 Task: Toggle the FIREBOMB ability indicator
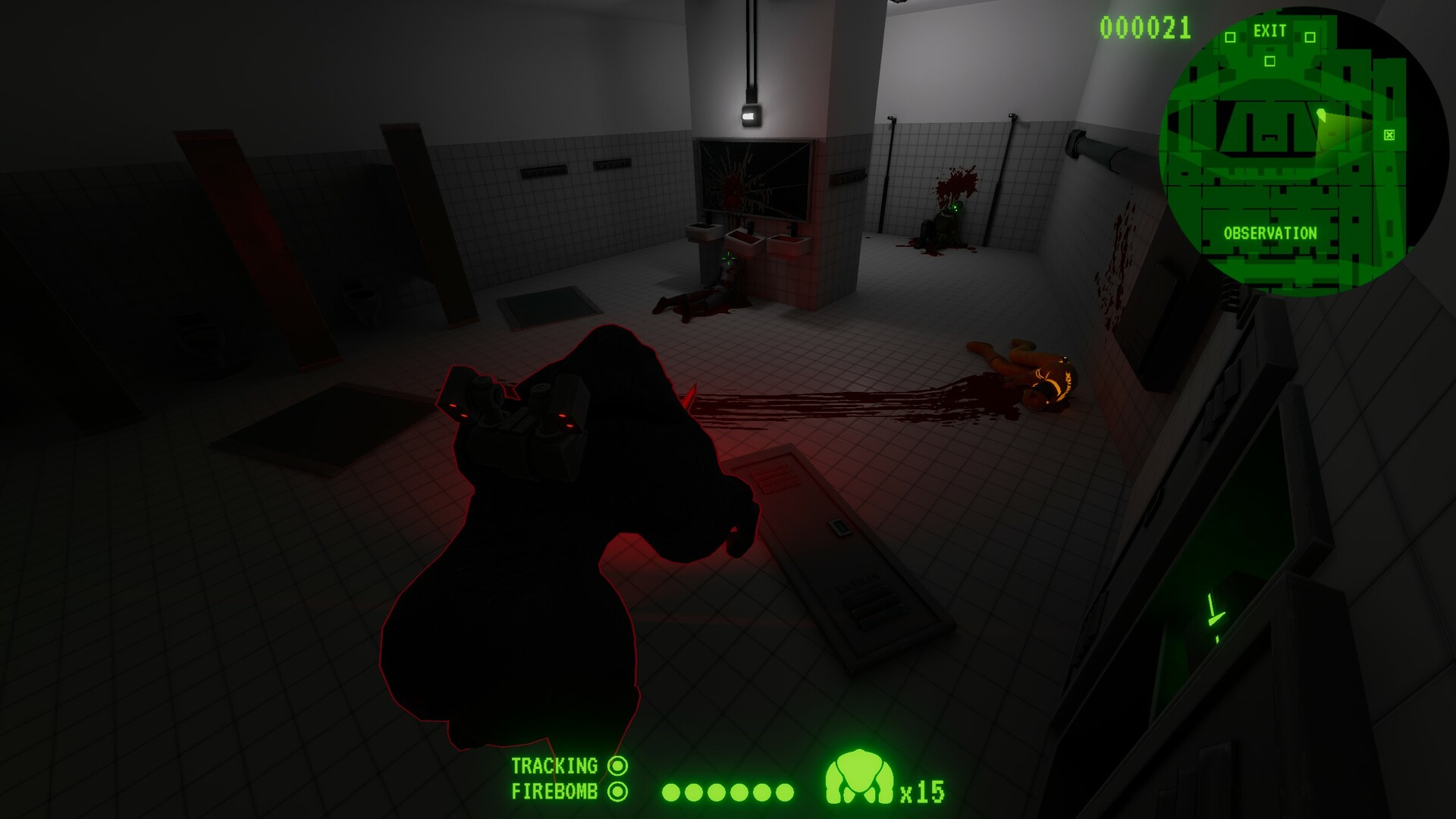(618, 791)
